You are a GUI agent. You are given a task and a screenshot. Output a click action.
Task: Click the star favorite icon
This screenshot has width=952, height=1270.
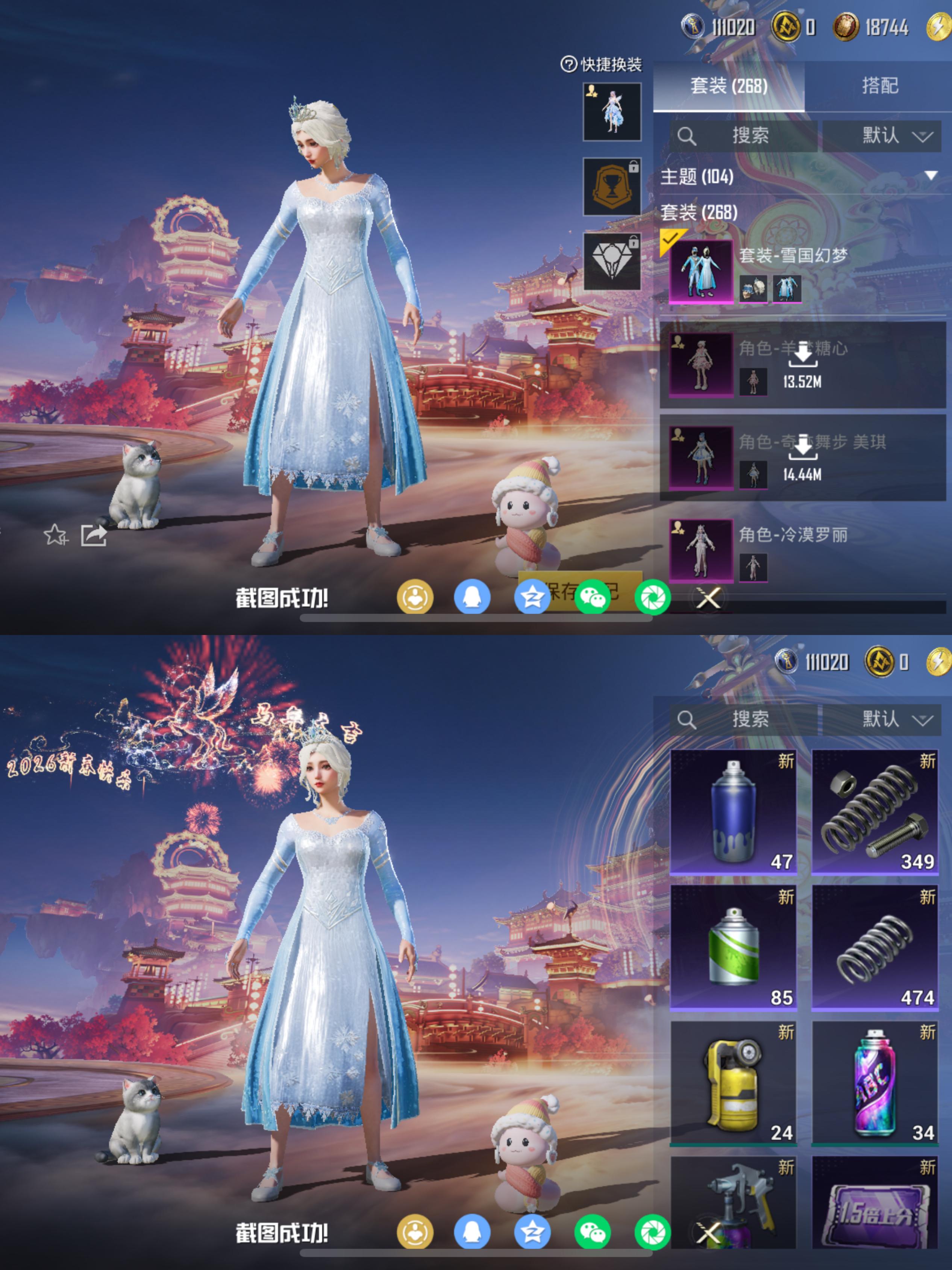56,535
